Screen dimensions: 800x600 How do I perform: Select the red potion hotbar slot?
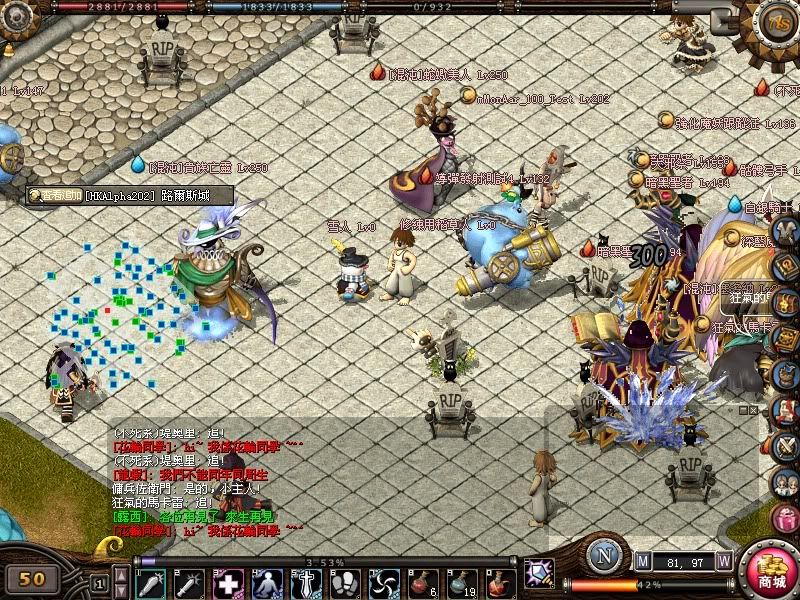[x=424, y=582]
